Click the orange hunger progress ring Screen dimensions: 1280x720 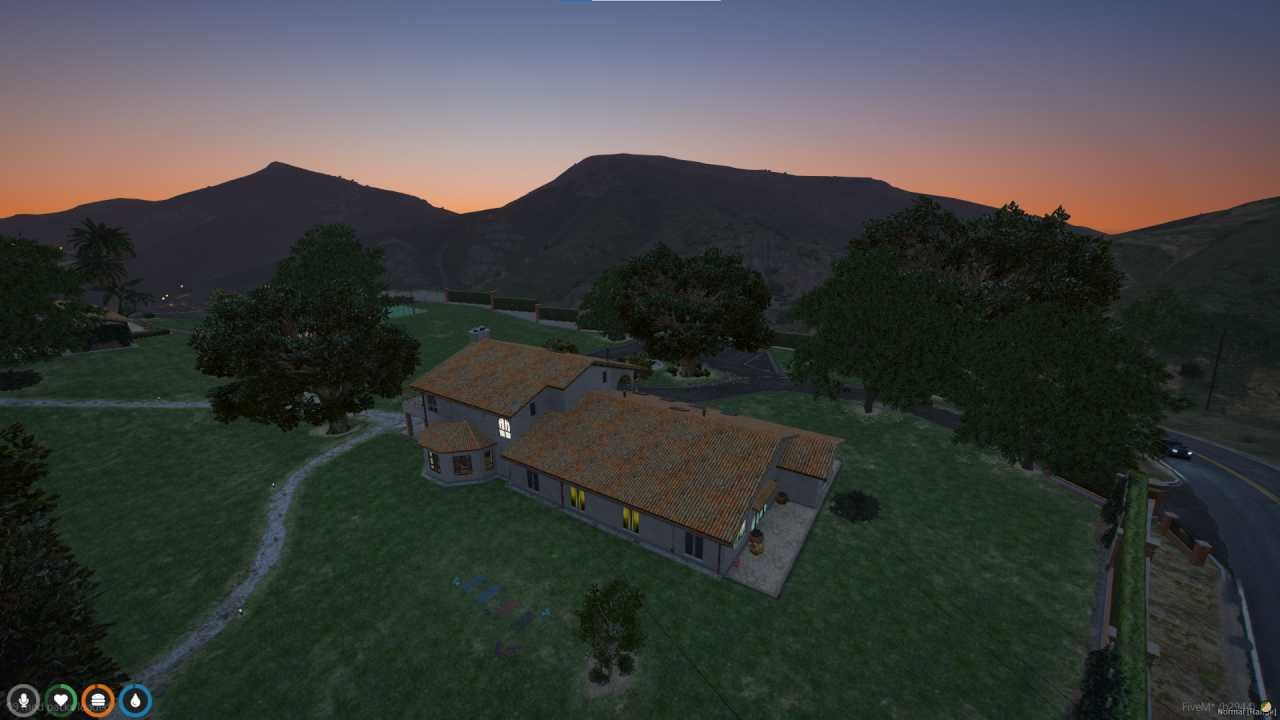[x=98, y=684]
